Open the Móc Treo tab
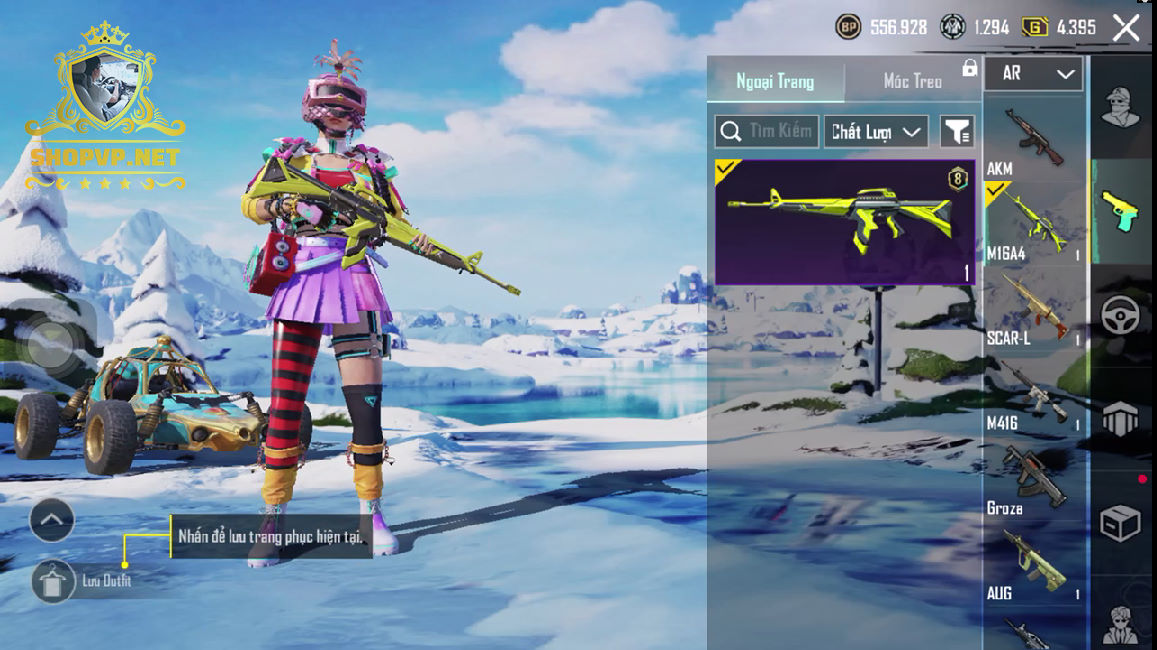 pos(912,81)
